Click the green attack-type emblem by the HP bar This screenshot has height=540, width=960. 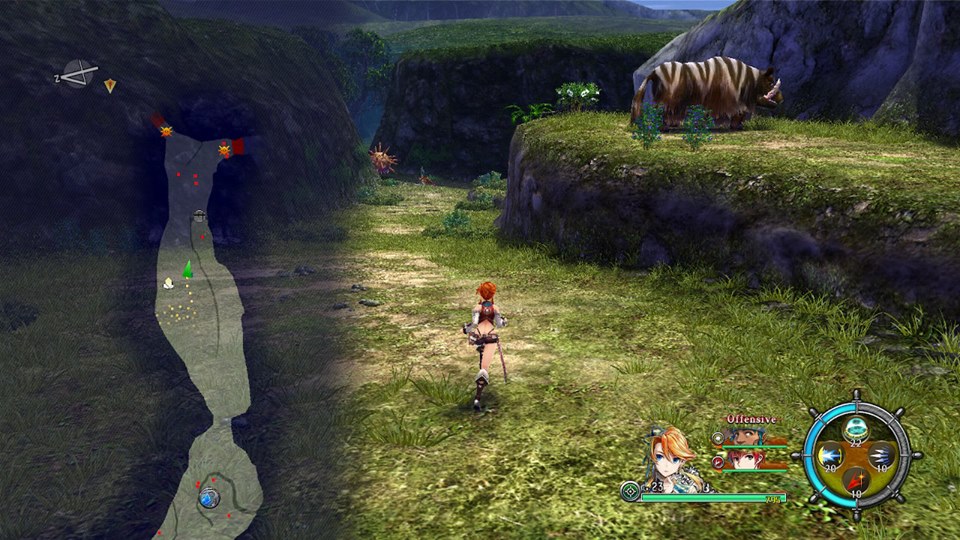(x=629, y=492)
